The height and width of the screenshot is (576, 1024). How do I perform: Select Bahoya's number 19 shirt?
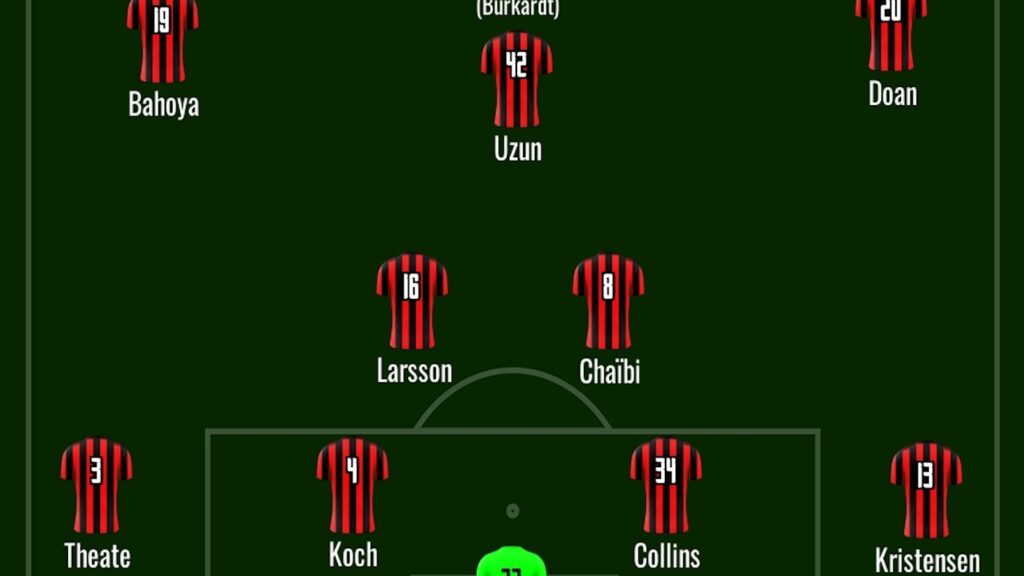pos(163,38)
